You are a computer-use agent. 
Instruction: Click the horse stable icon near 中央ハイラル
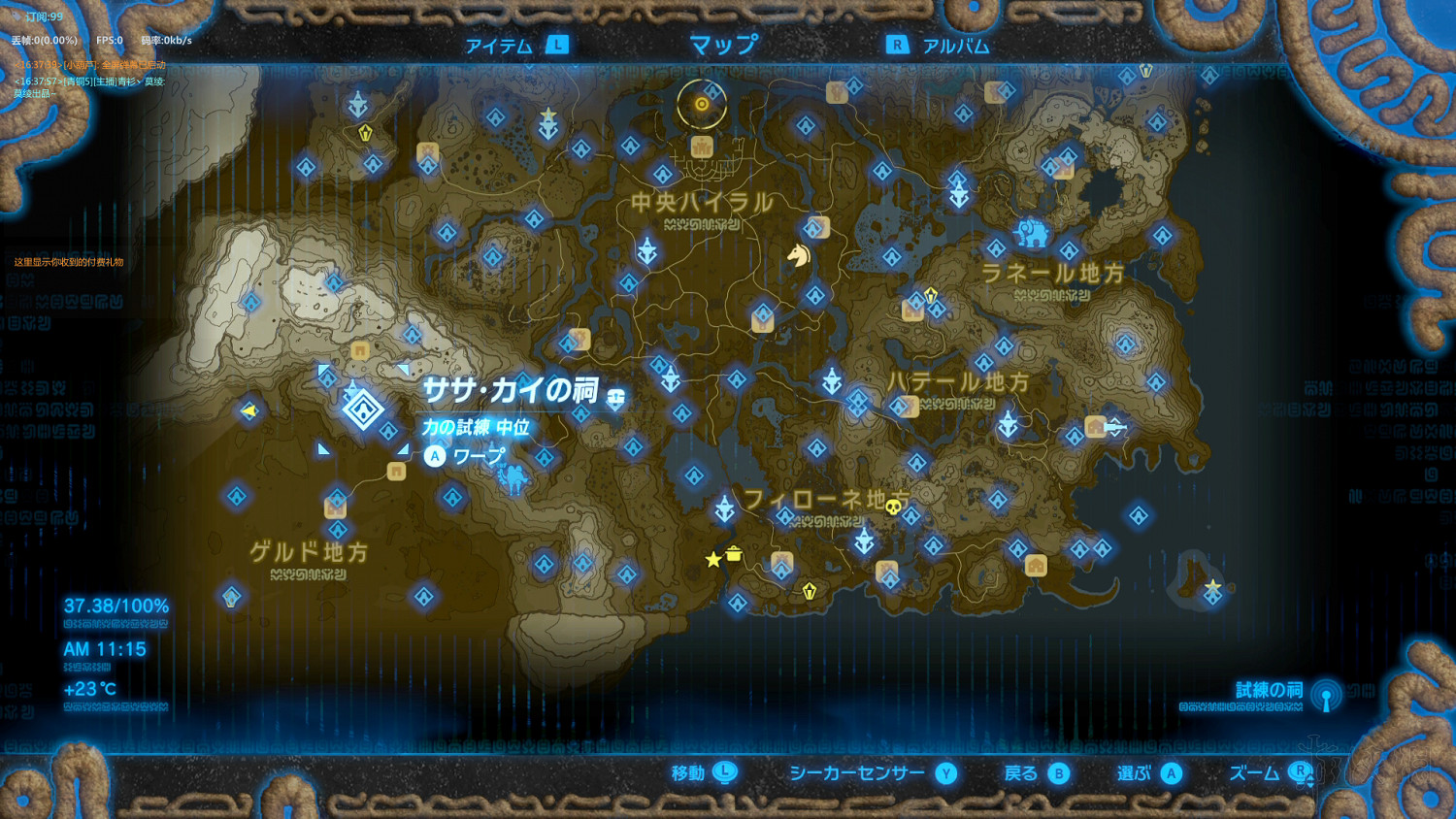tap(798, 257)
